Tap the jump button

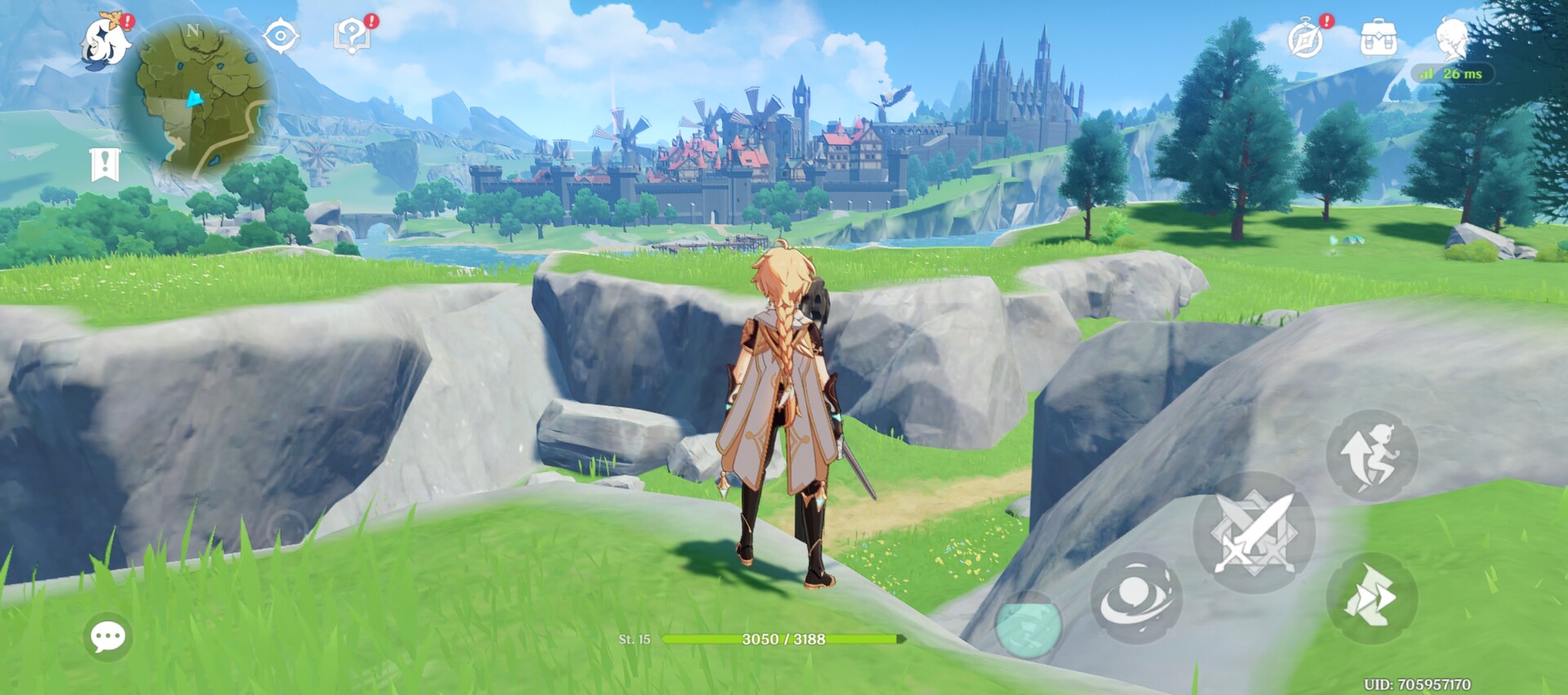(1372, 456)
